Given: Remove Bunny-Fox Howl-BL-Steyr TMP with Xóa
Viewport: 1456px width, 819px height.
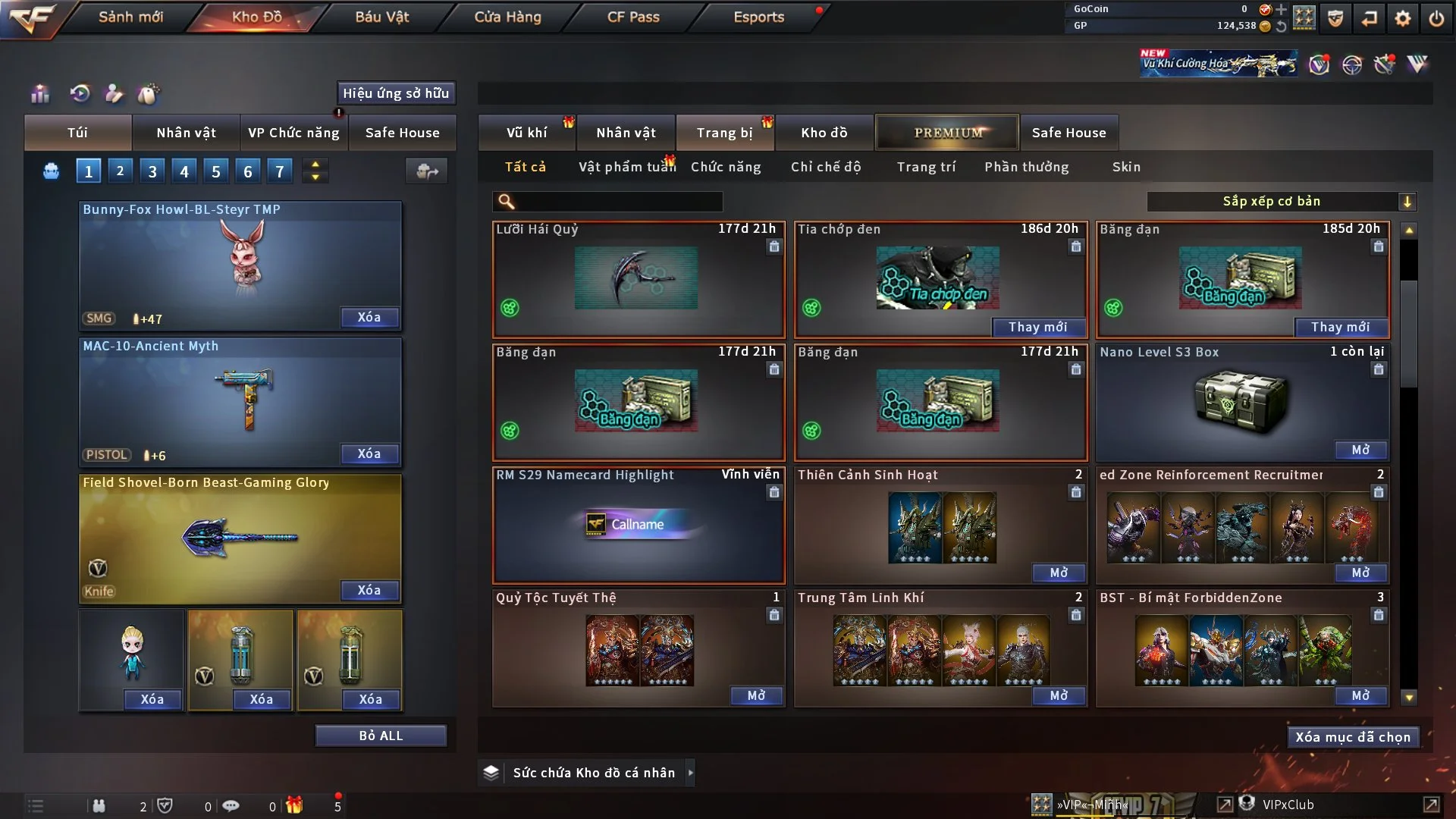Looking at the screenshot, I should click(369, 317).
